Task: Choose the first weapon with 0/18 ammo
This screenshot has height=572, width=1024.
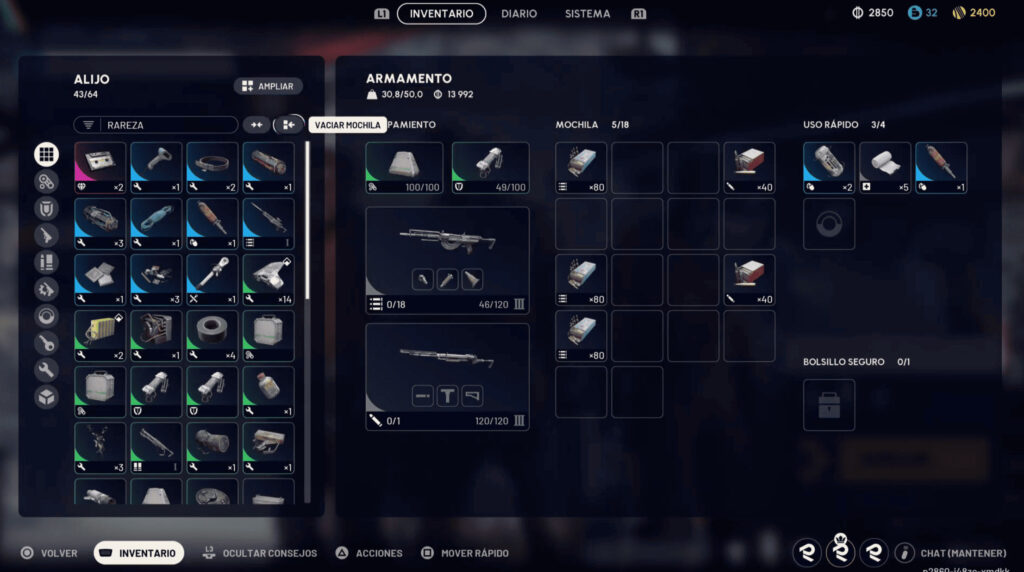Action: click(x=447, y=260)
